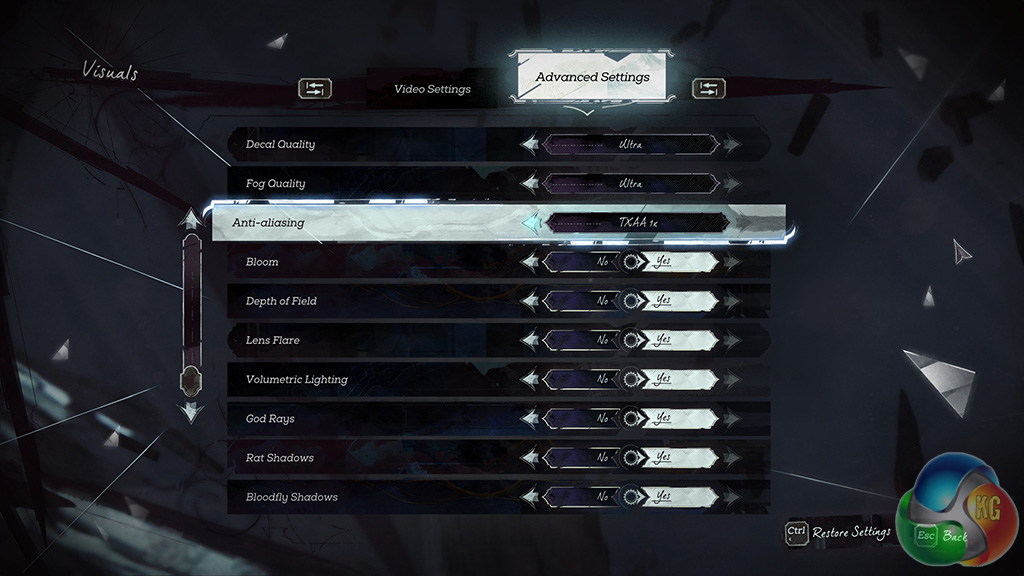Screen dimensions: 1024x576
Task: Click the scroll down arrow of settings list
Action: pos(190,411)
